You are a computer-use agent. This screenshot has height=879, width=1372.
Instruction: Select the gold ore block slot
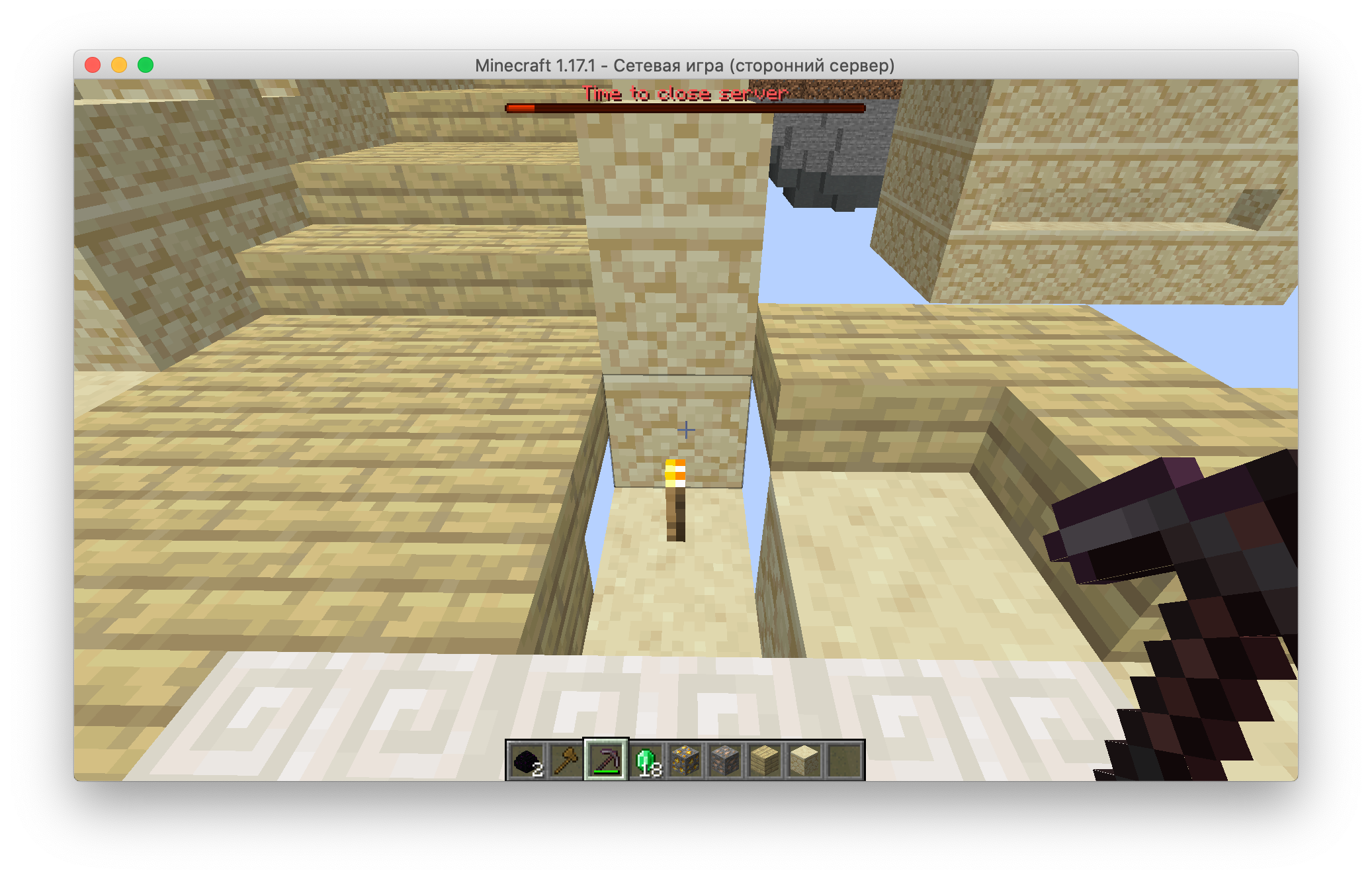(685, 761)
